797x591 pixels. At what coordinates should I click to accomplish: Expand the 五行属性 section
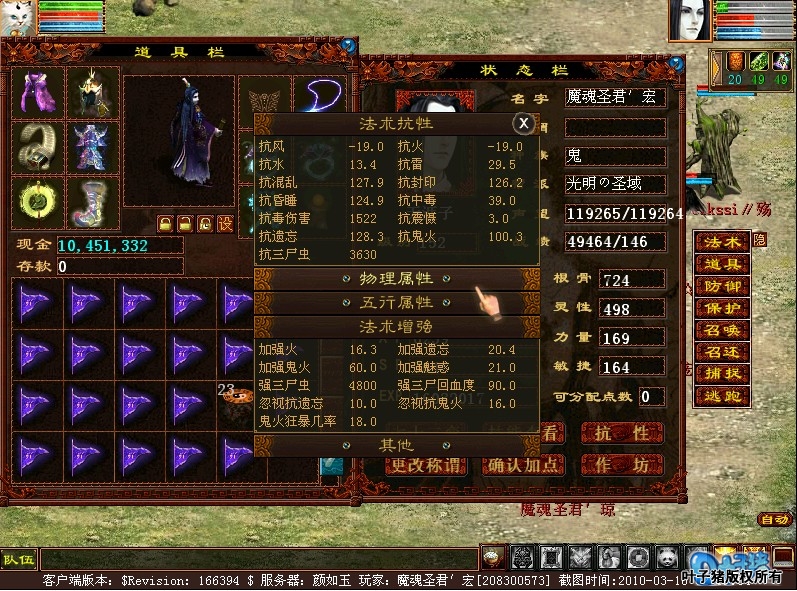[x=395, y=302]
